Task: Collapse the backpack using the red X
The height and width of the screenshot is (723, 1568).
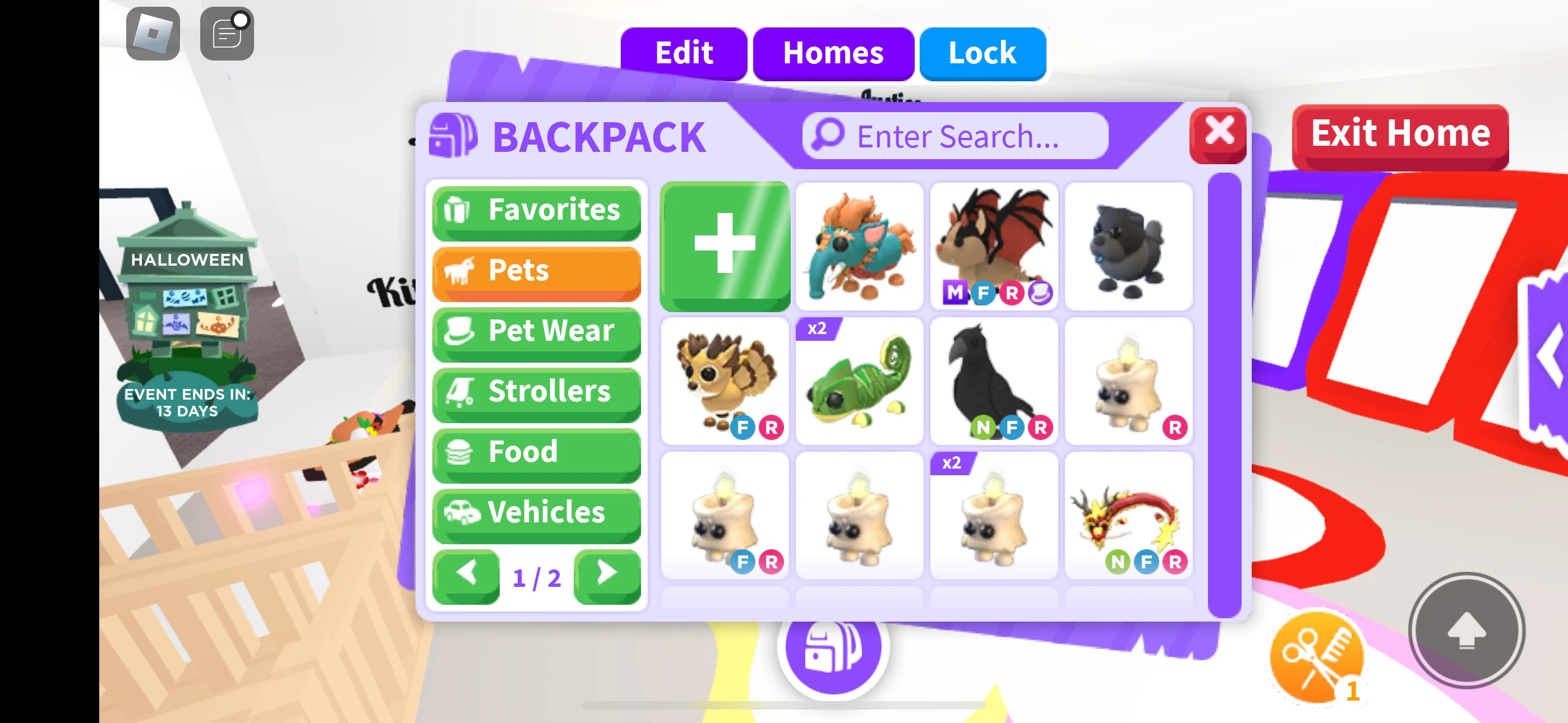Action: (x=1217, y=136)
